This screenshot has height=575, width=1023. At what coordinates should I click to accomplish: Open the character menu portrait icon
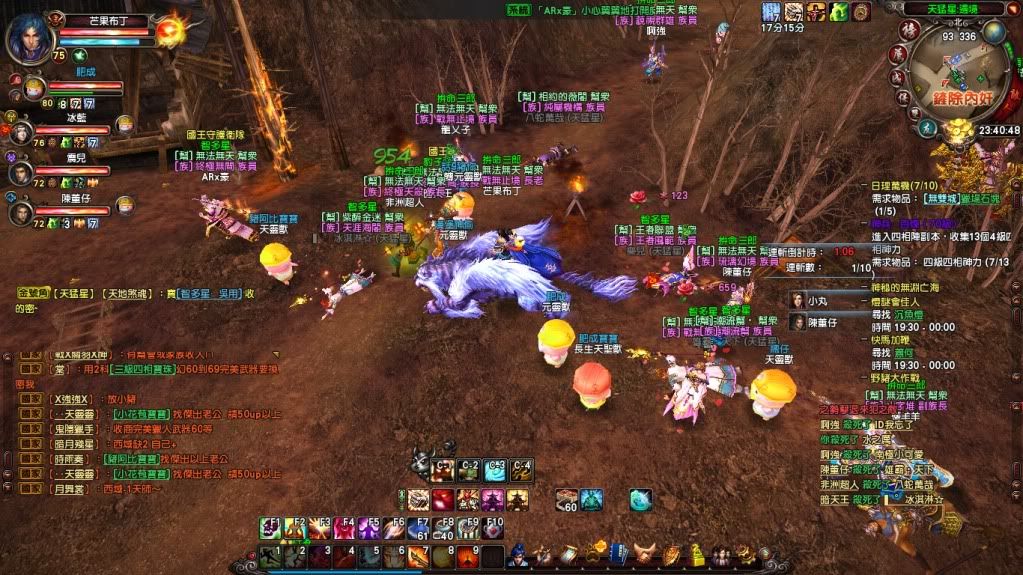click(517, 553)
